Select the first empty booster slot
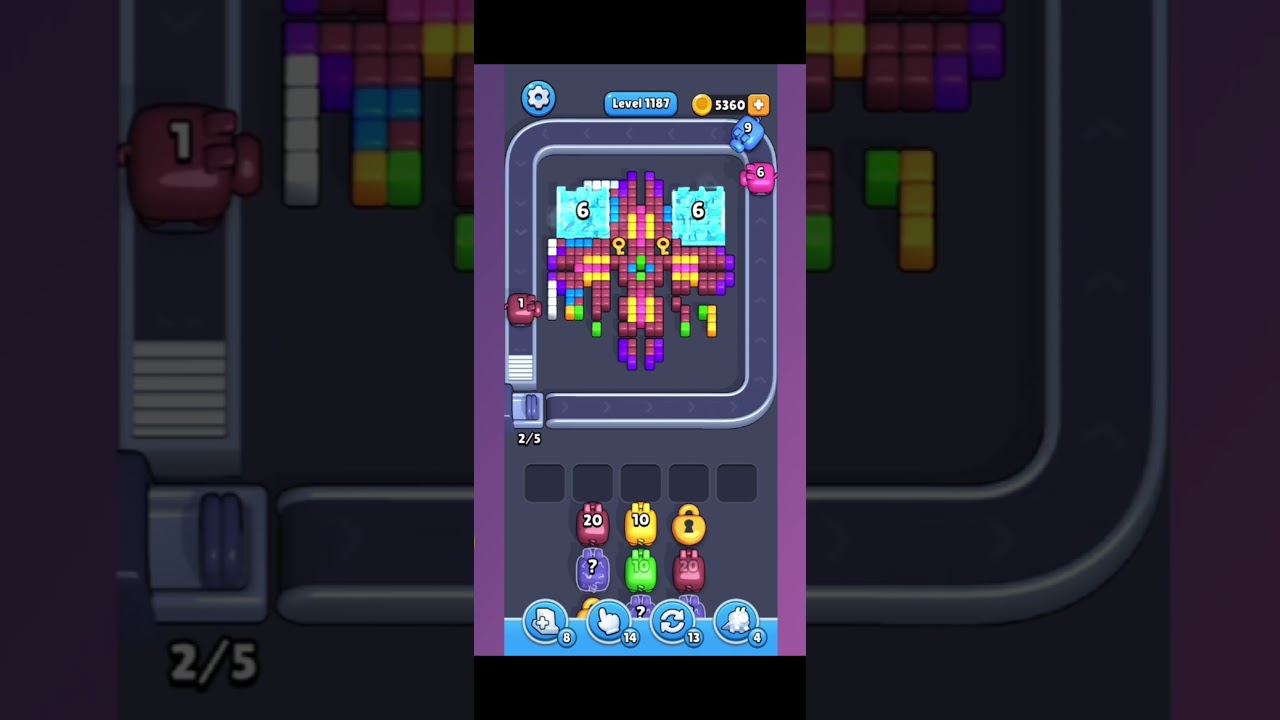 pyautogui.click(x=543, y=482)
